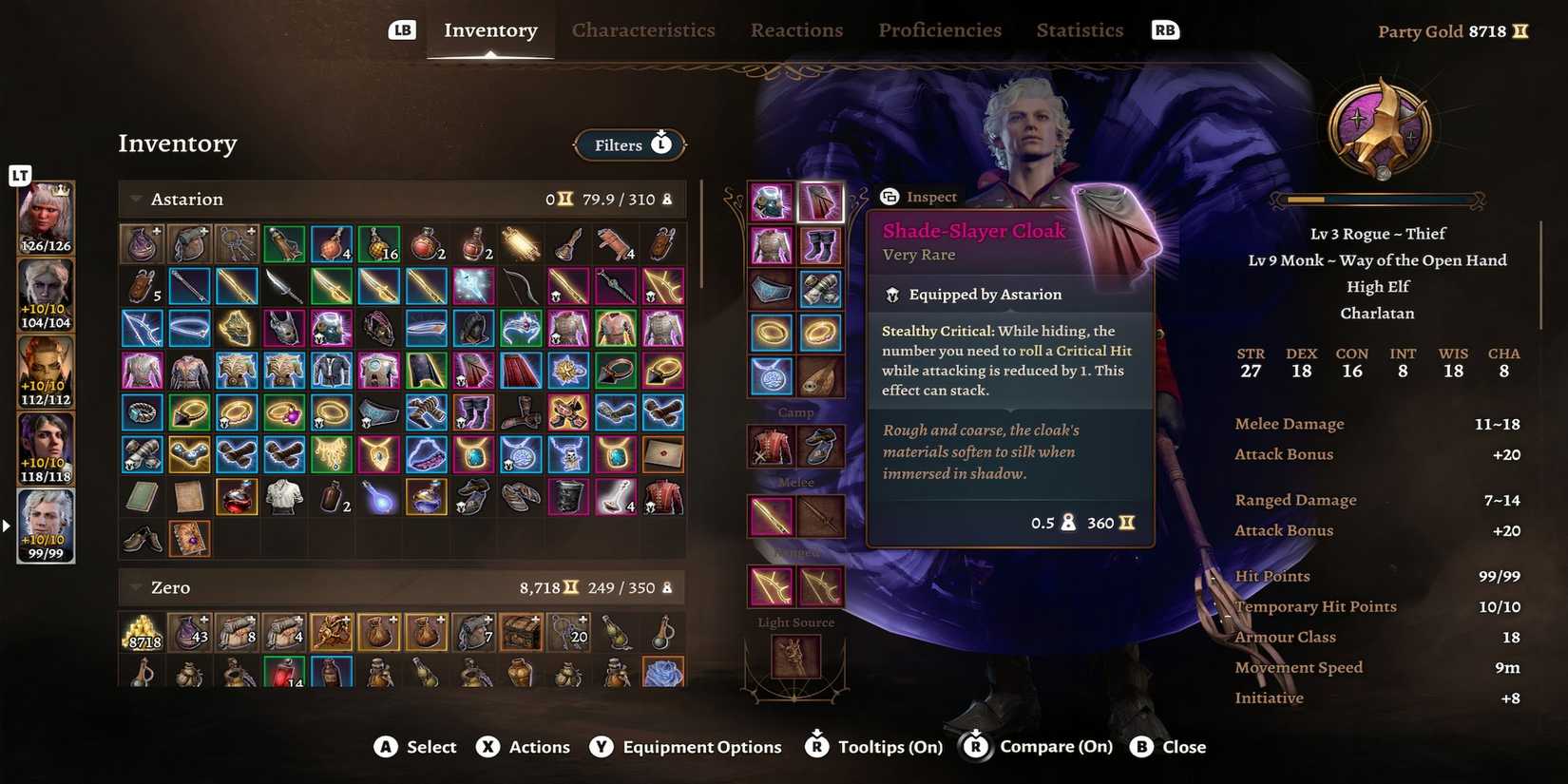Screen dimensions: 1568x784
Task: Go to the Statistics tab
Action: tap(1080, 30)
